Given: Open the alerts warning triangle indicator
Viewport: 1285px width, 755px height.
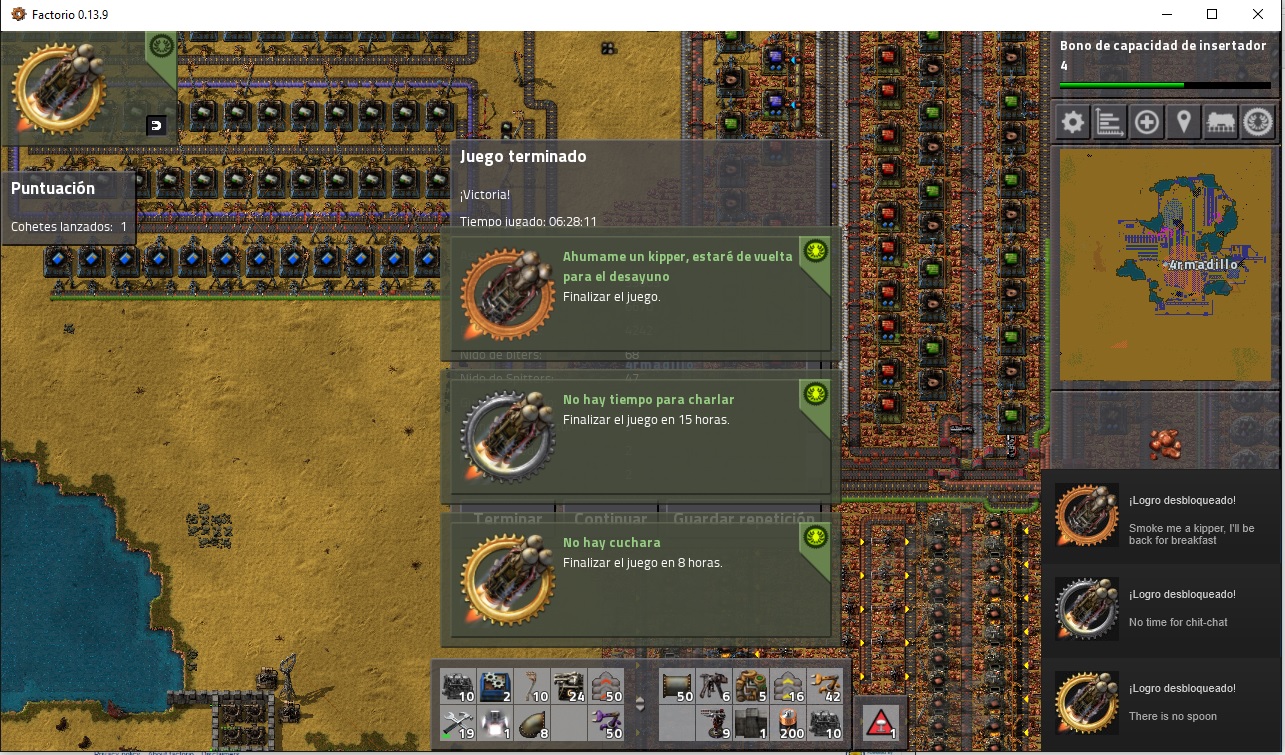Looking at the screenshot, I should point(881,720).
